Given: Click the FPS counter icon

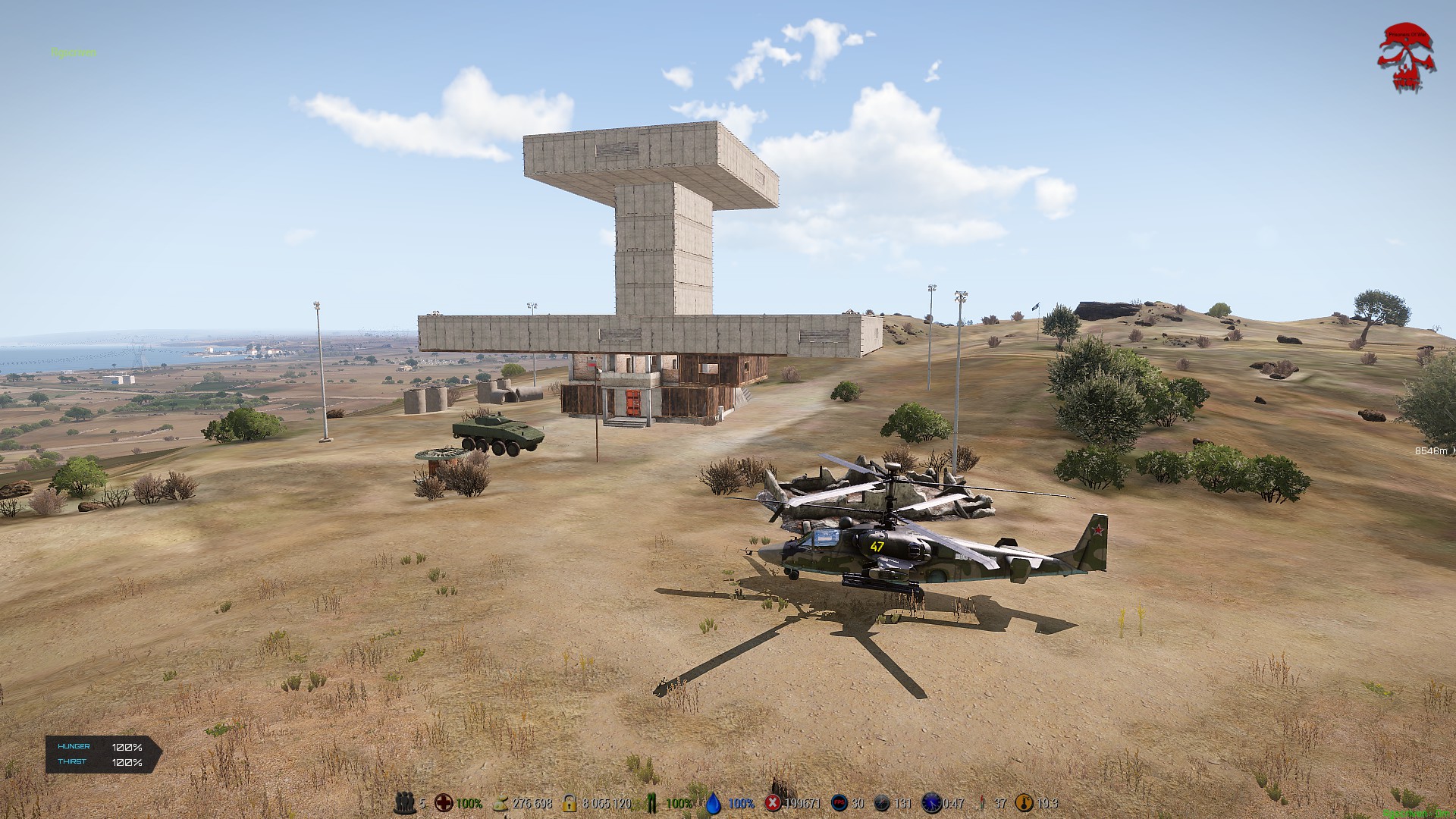Looking at the screenshot, I should click(x=839, y=803).
